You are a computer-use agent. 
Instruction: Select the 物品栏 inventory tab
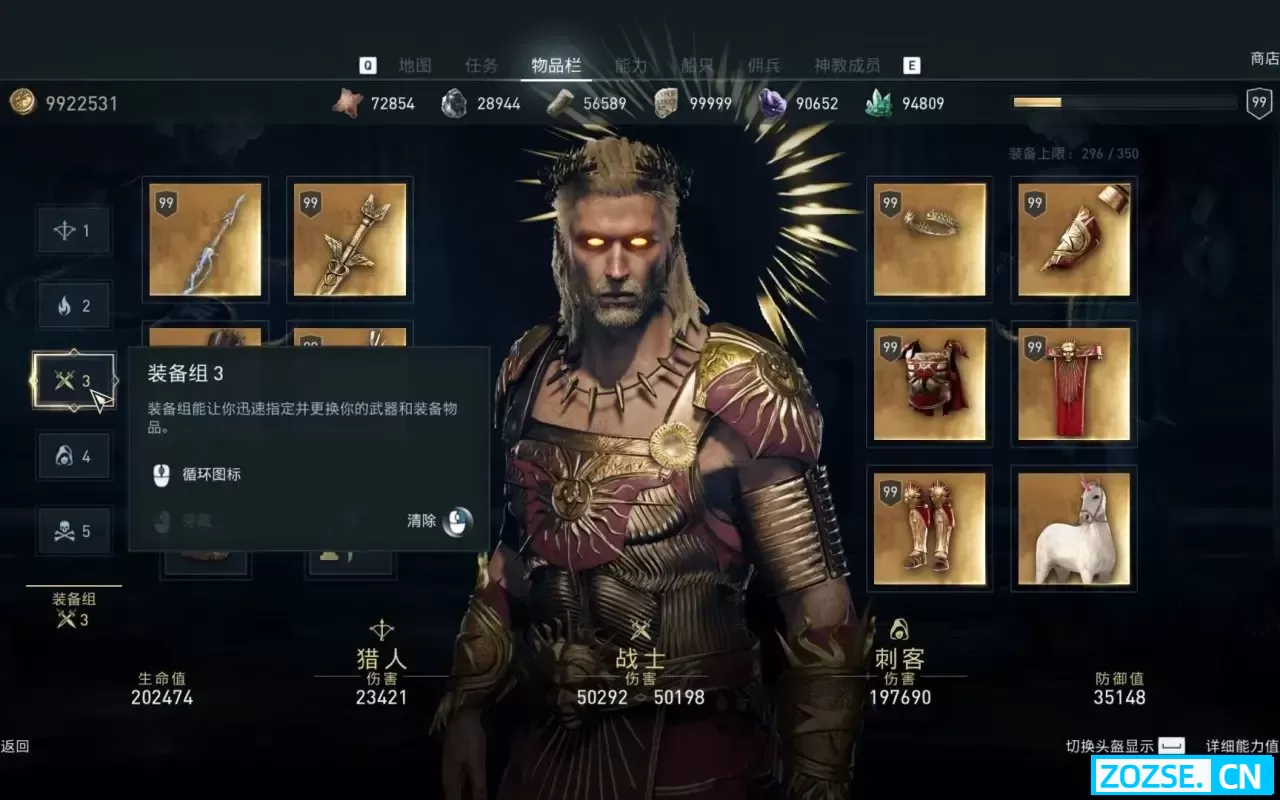[556, 66]
